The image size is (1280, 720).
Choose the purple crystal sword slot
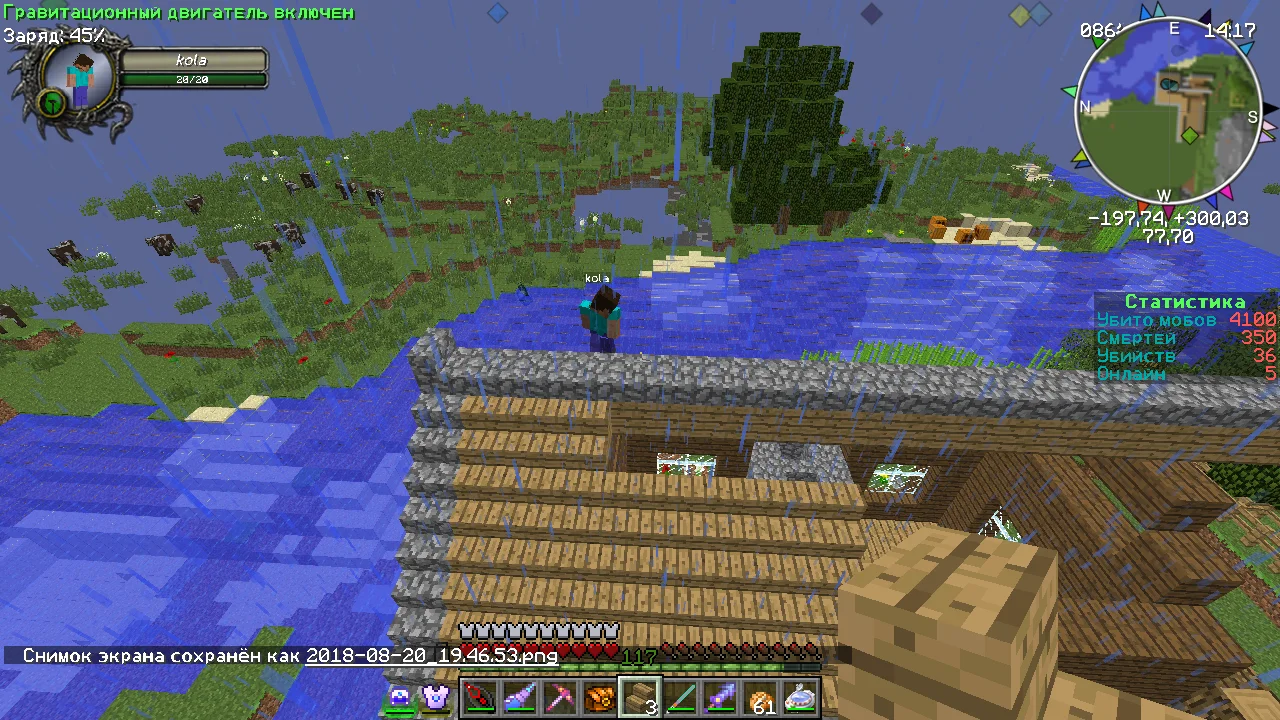tap(720, 697)
